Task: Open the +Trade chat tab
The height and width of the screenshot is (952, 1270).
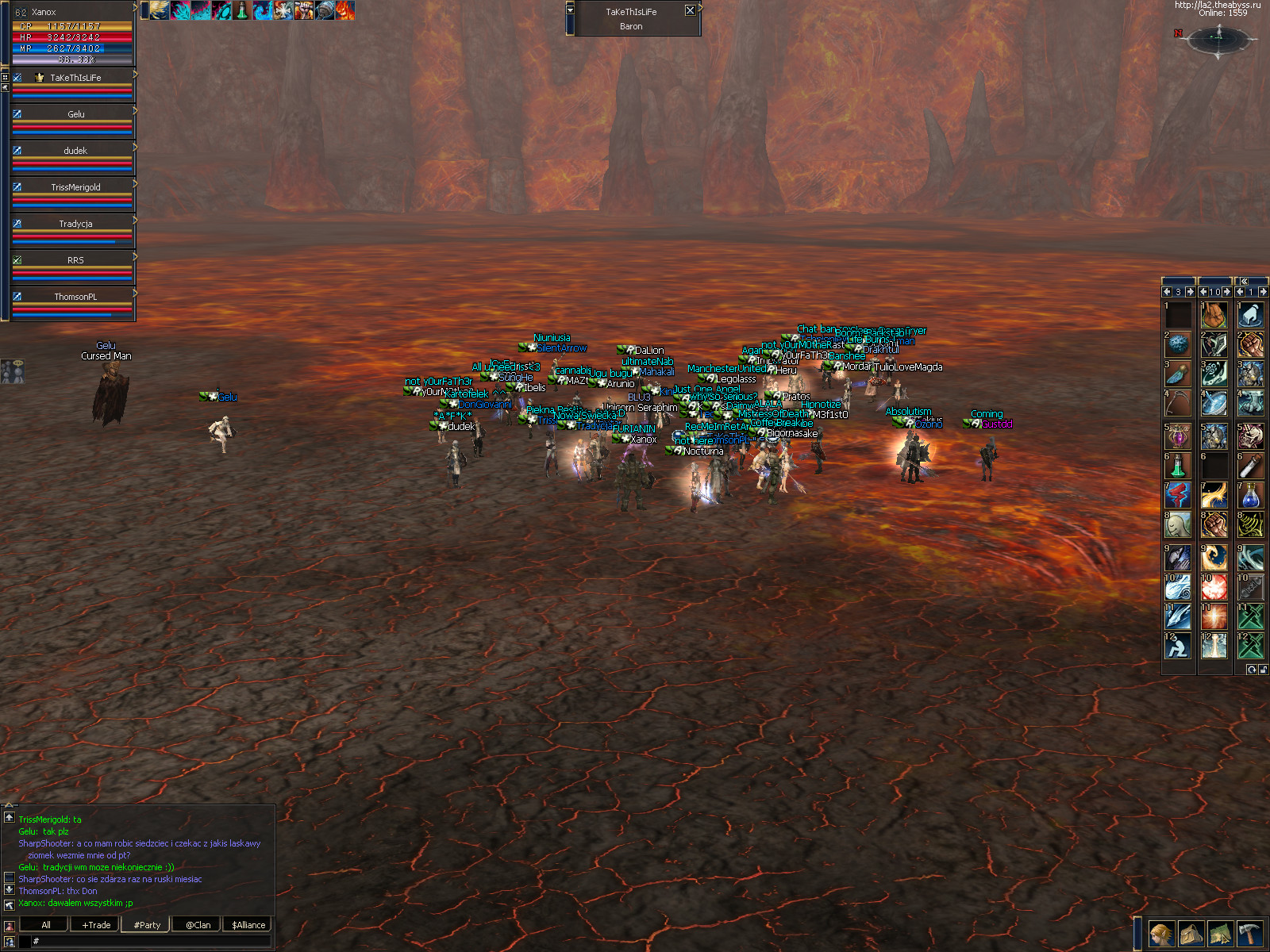Action: pyautogui.click(x=96, y=925)
